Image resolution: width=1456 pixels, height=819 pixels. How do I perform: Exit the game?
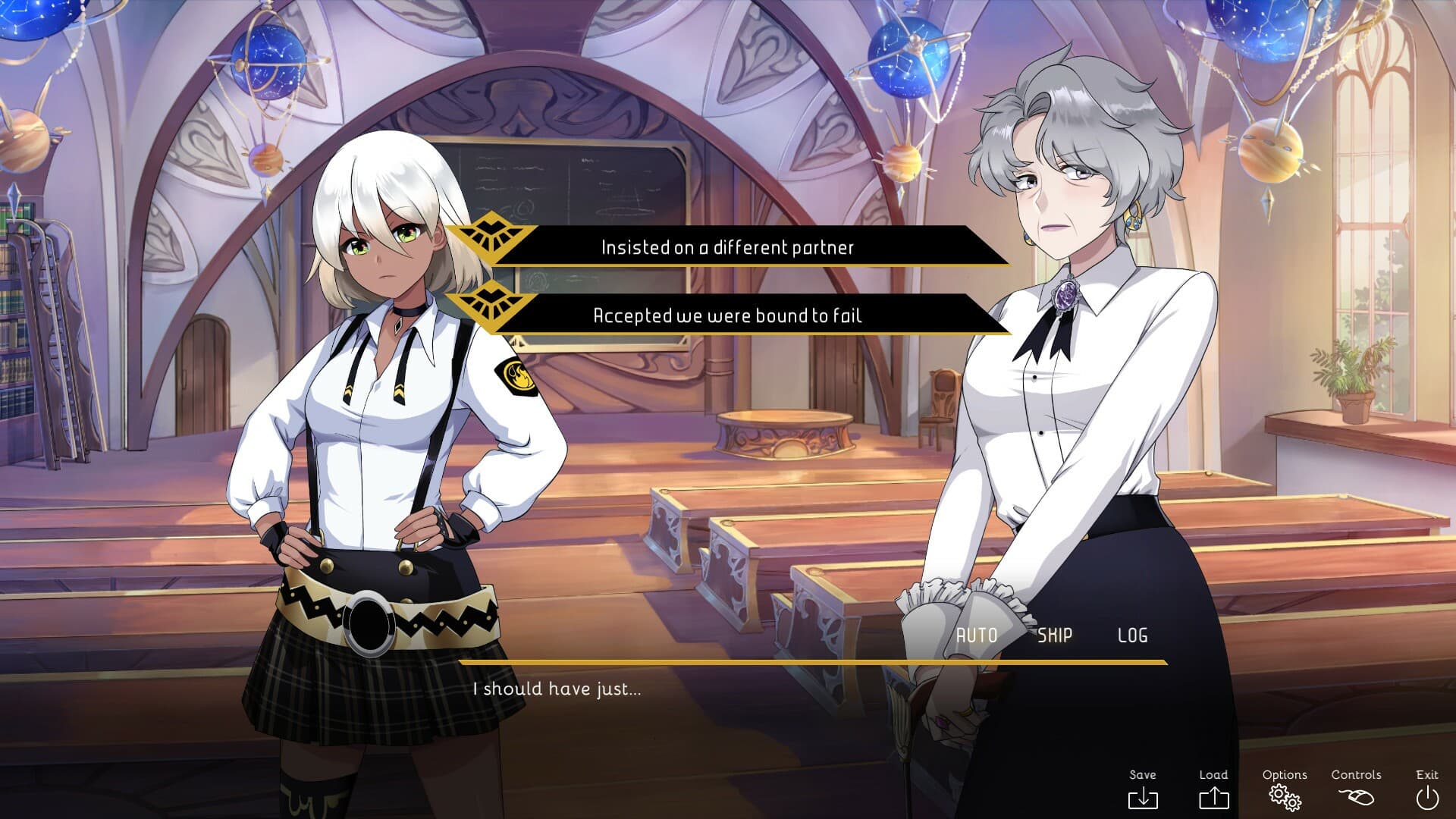[x=1427, y=789]
